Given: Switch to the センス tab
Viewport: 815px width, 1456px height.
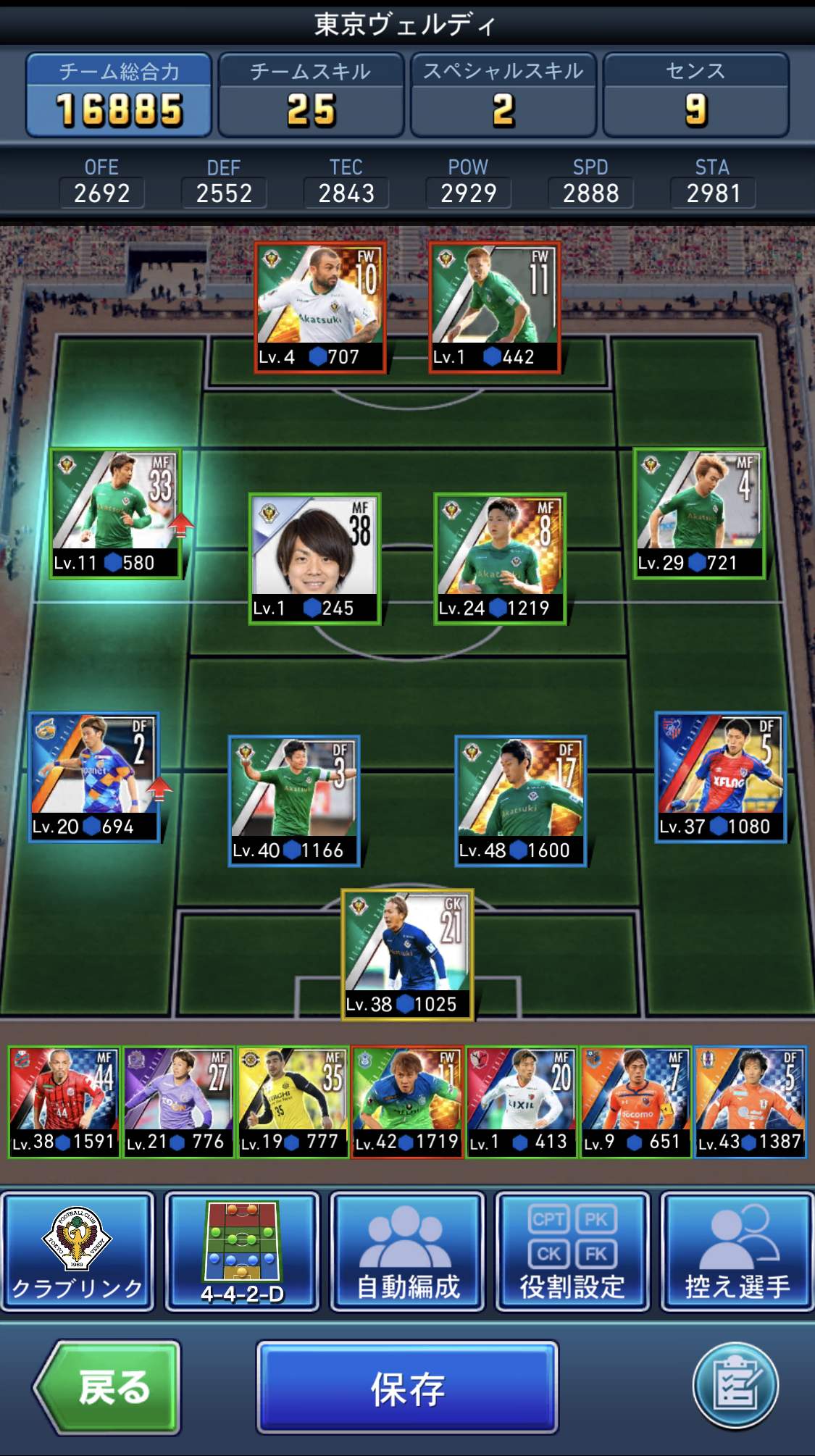Looking at the screenshot, I should 695,94.
